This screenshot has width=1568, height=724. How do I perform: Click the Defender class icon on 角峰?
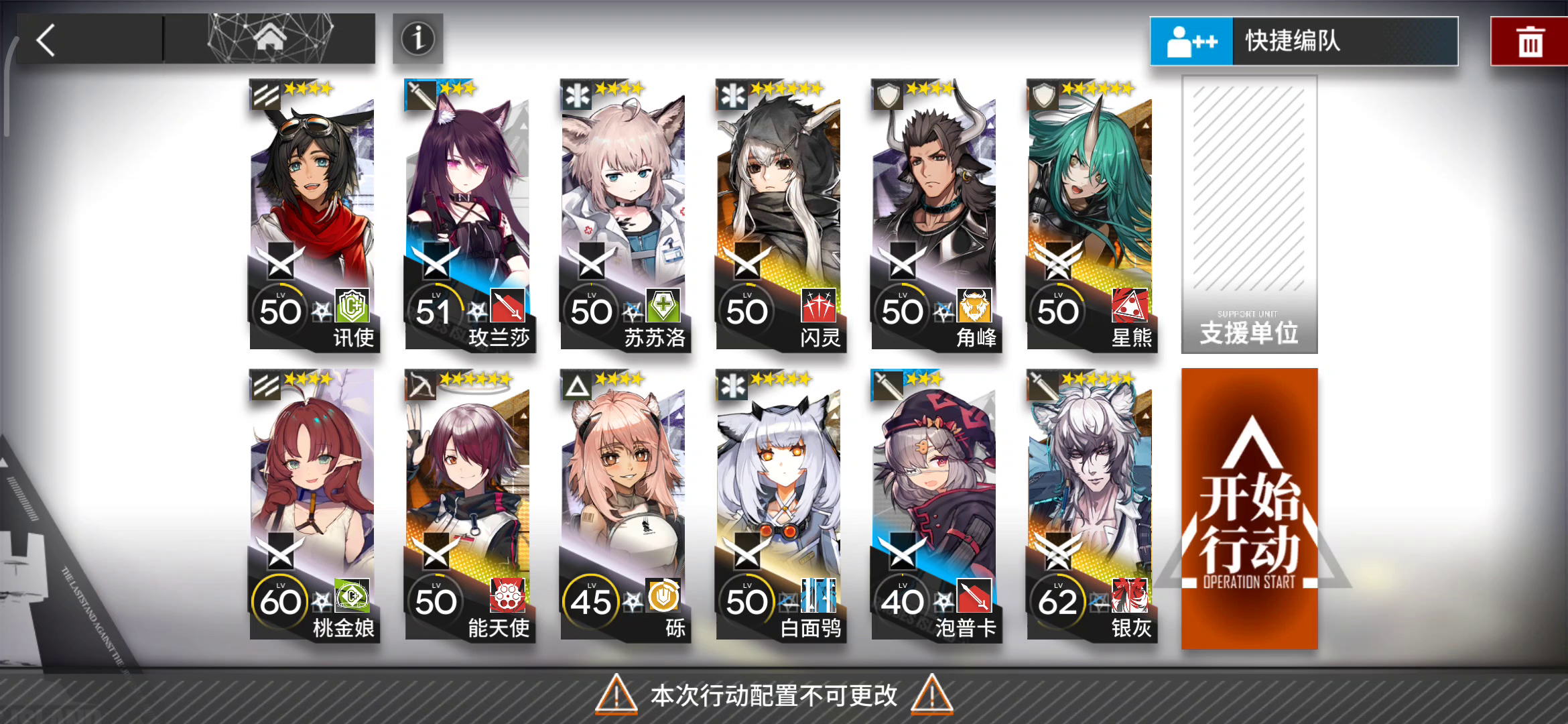(x=888, y=96)
